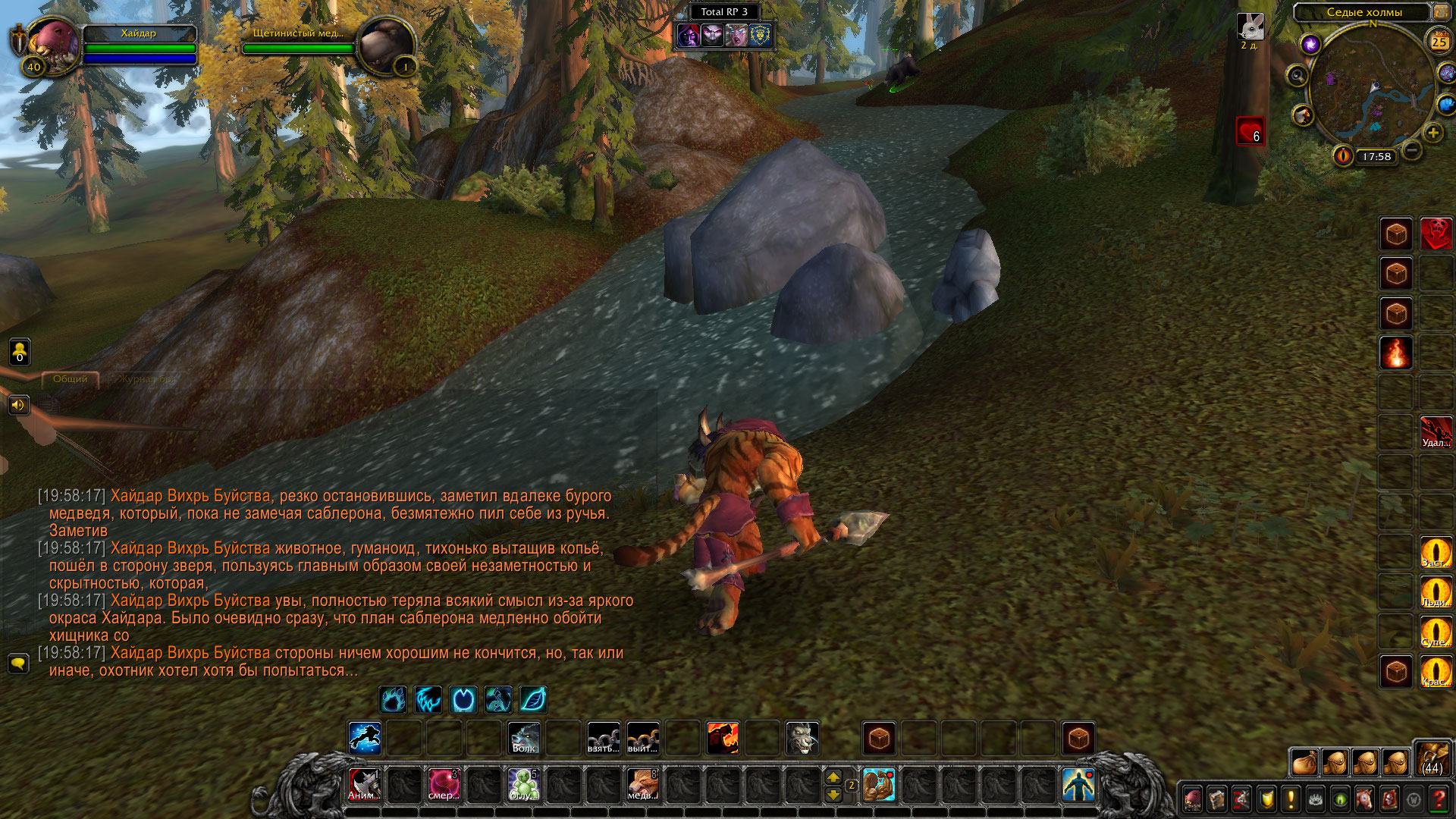Viewport: 1456px width, 819px height.
Task: Zoom out the minimap with minus button
Action: (x=1412, y=150)
